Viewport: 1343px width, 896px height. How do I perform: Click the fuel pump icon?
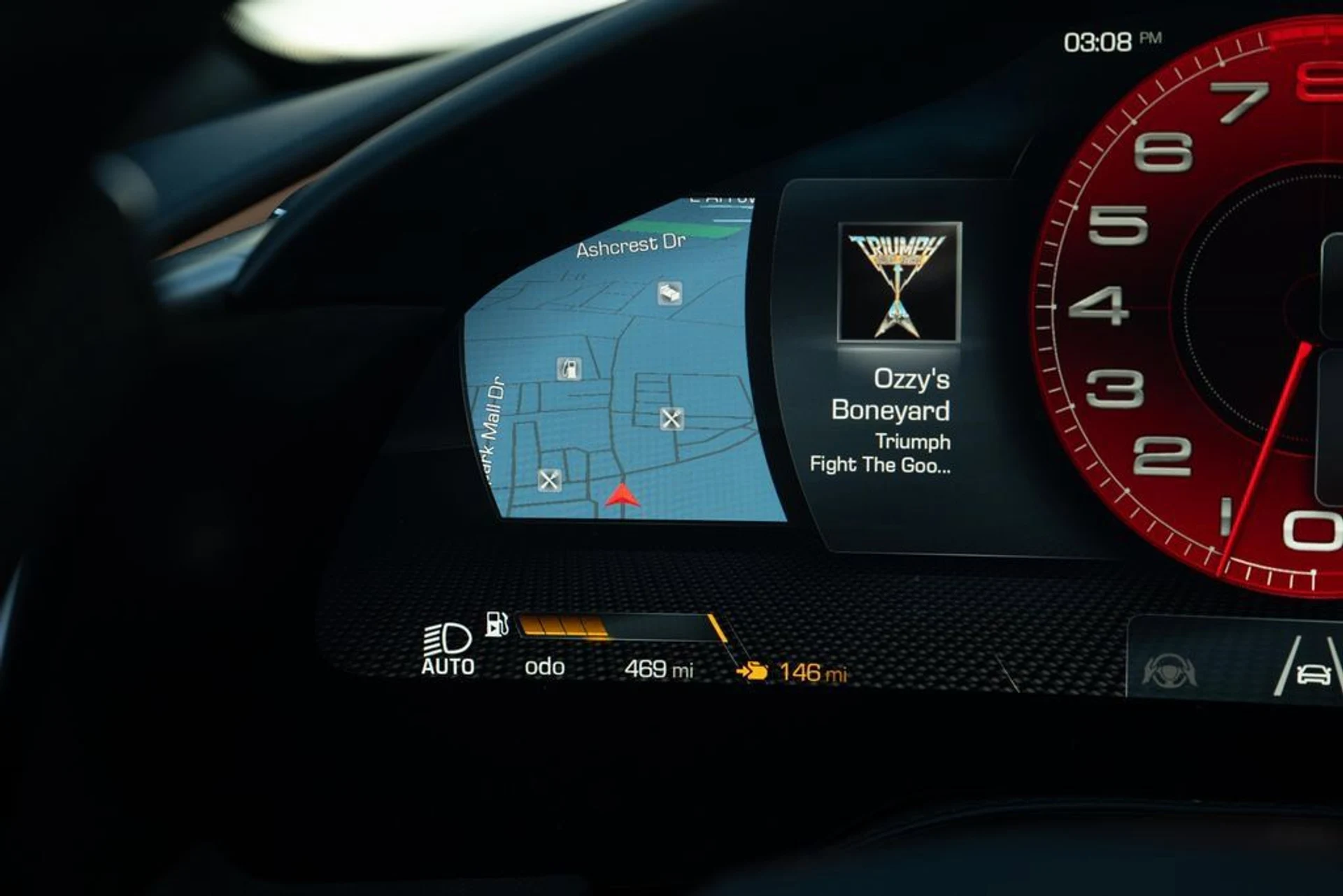click(497, 624)
